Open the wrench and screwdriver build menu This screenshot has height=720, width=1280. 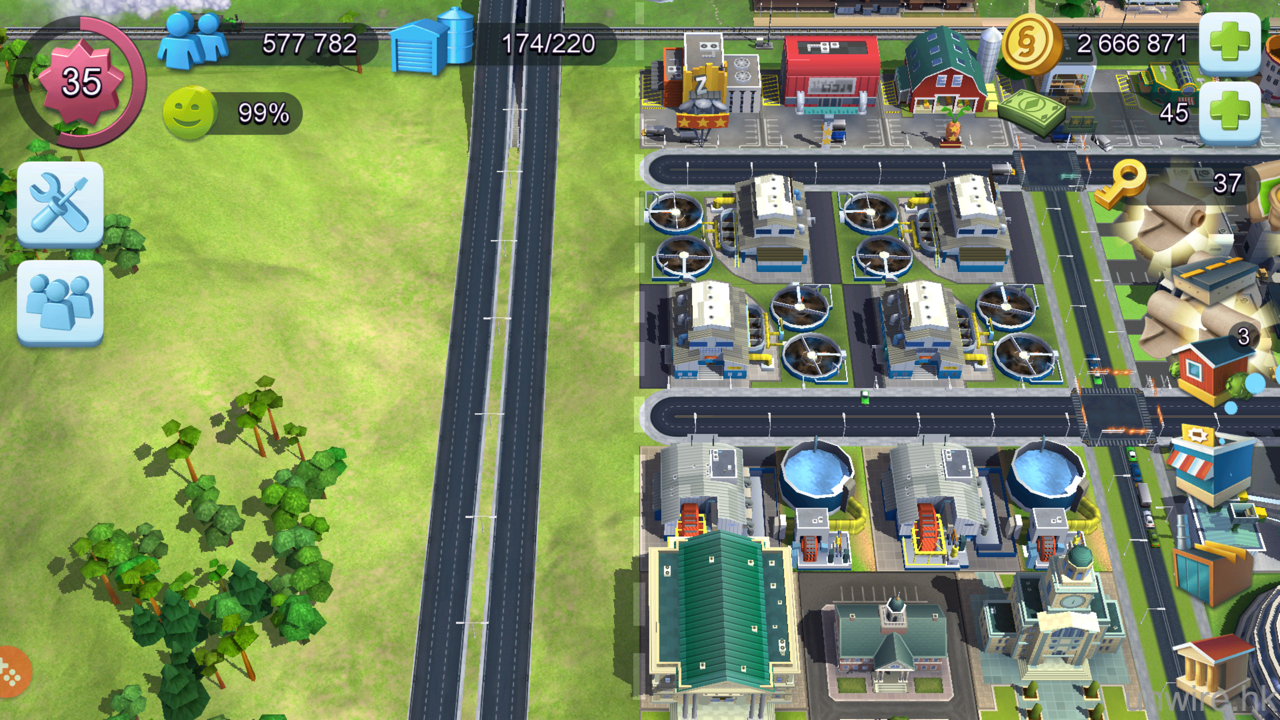(60, 203)
